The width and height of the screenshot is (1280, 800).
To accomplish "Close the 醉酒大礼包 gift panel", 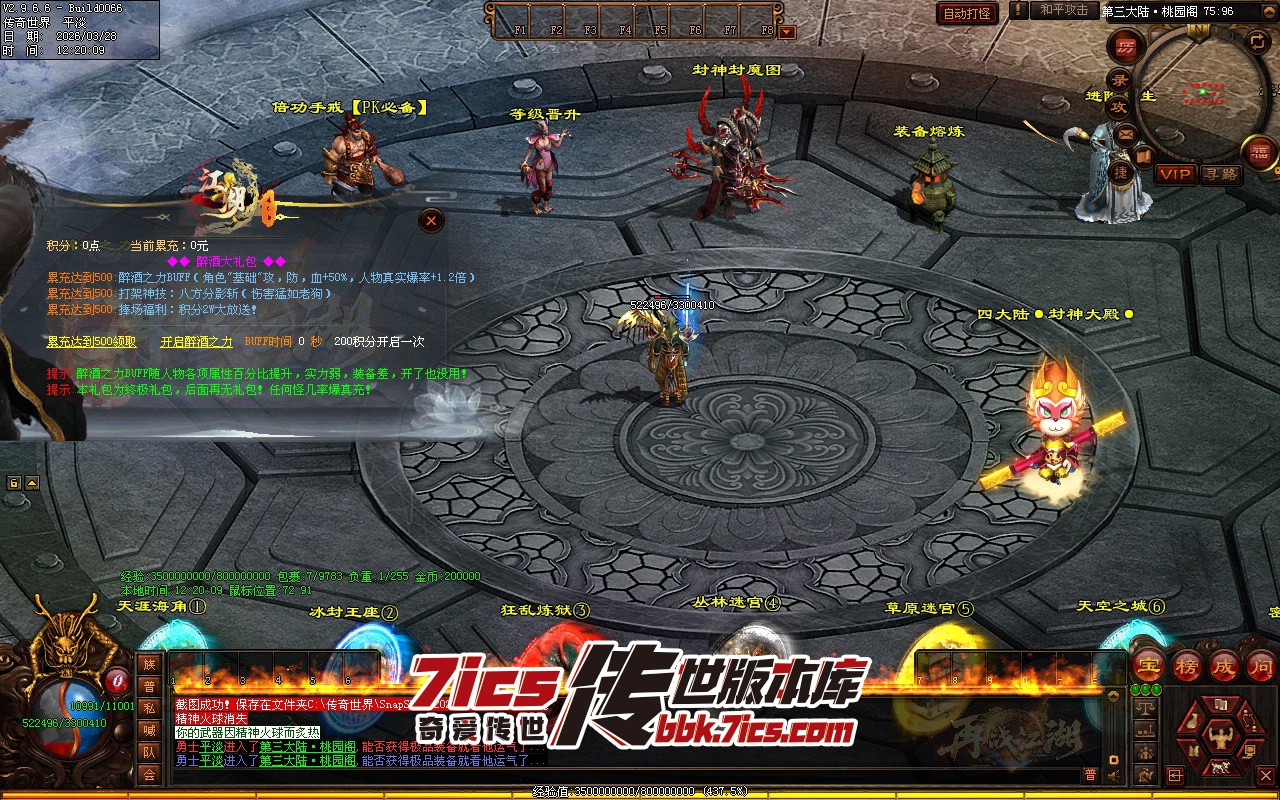I will 431,220.
